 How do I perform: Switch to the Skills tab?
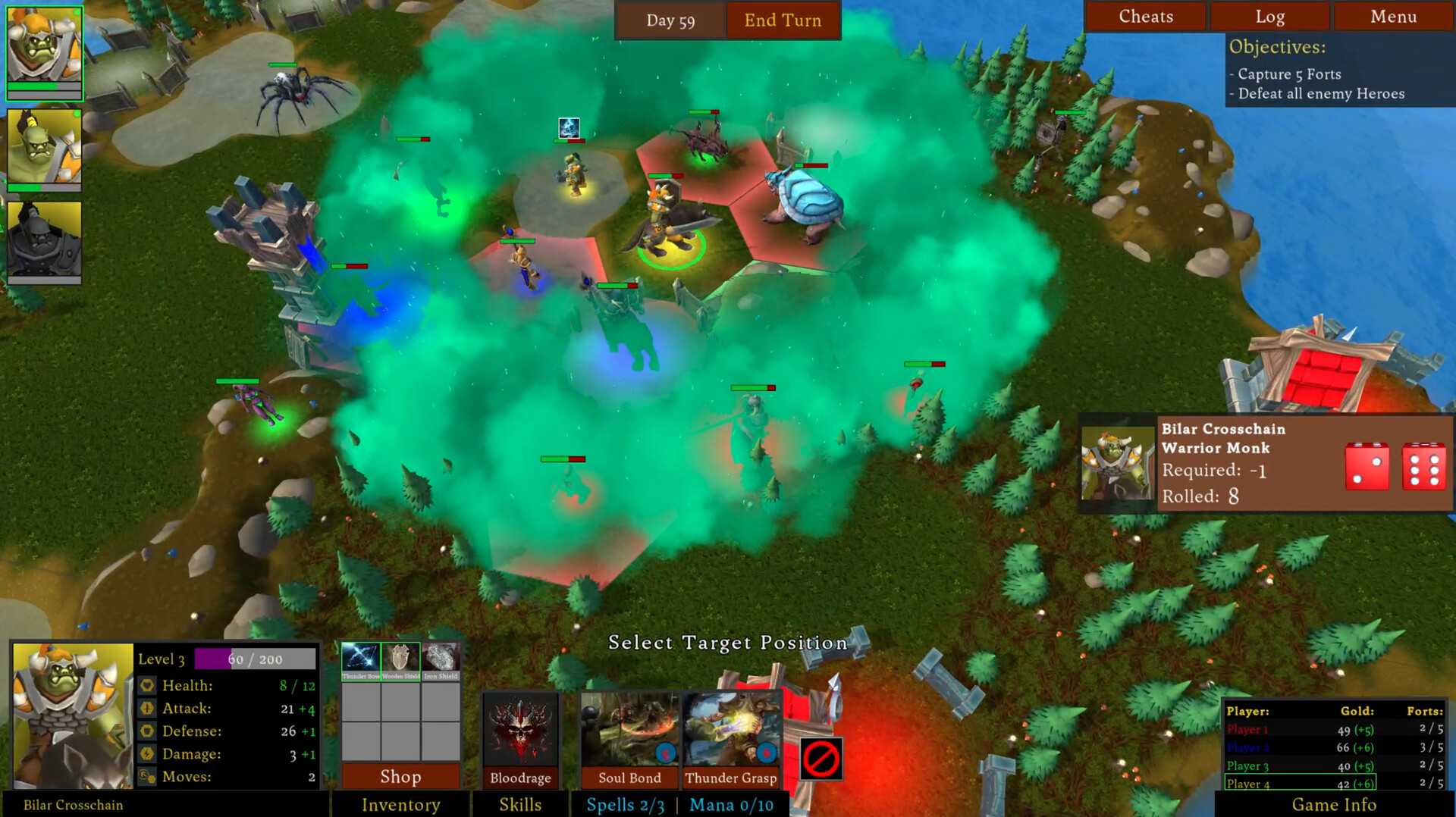click(520, 805)
